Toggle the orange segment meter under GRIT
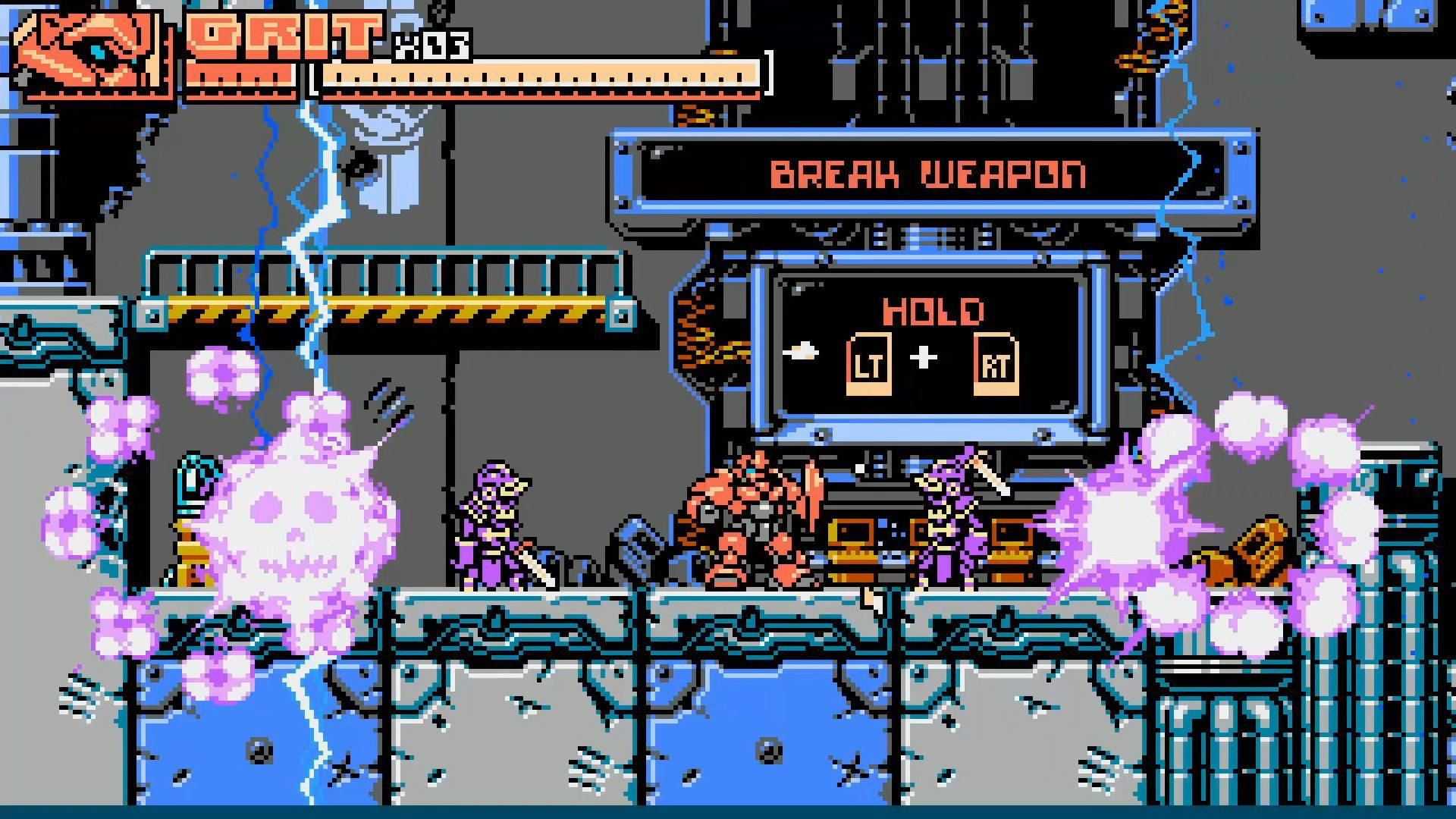1456x819 pixels. coord(243,76)
